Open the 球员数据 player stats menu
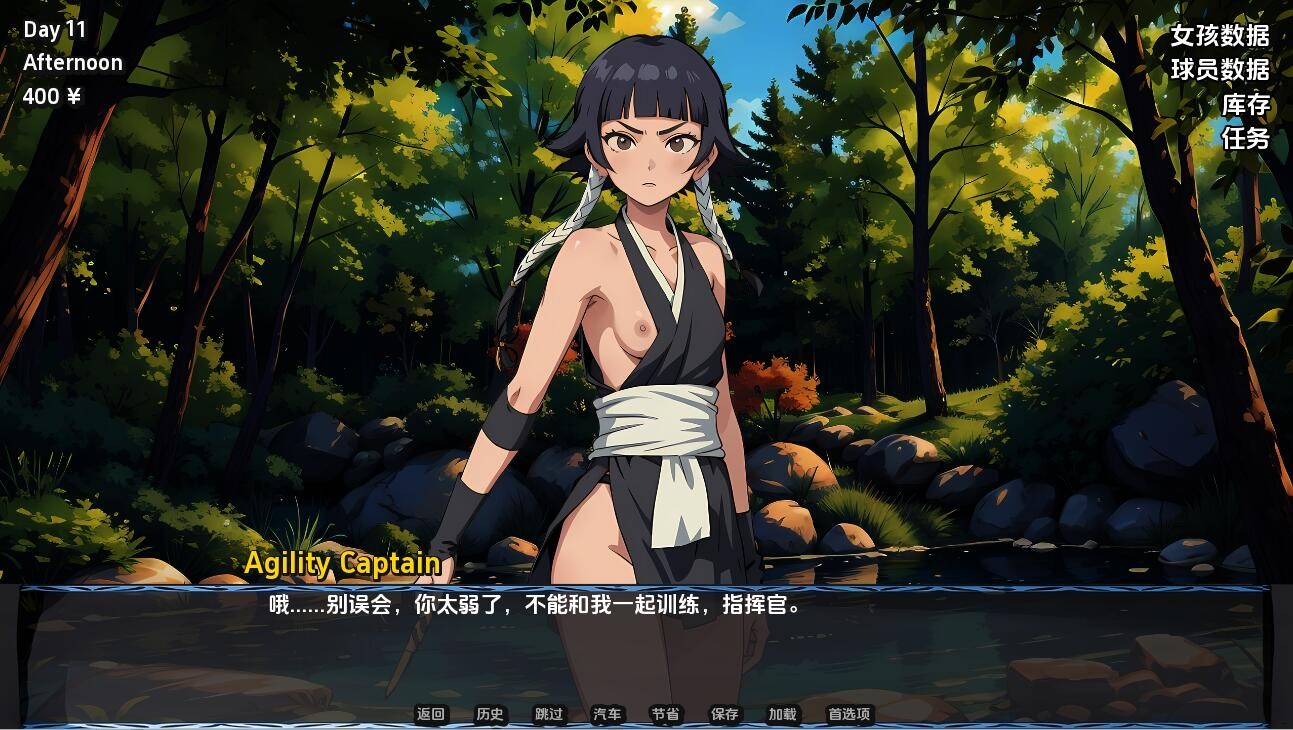The image size is (1293, 730). [x=1219, y=70]
